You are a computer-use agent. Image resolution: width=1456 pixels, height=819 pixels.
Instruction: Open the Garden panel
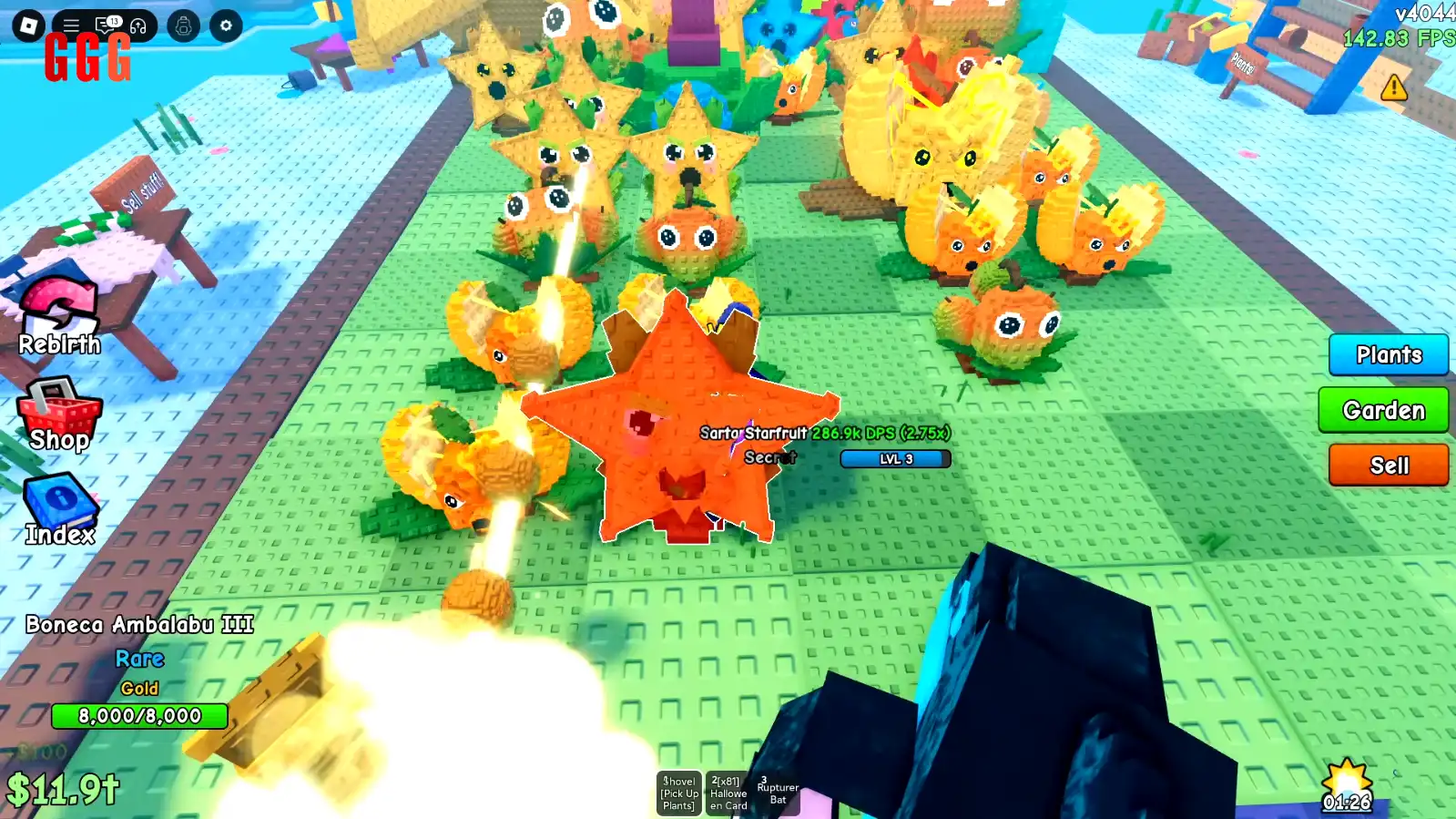1384,410
